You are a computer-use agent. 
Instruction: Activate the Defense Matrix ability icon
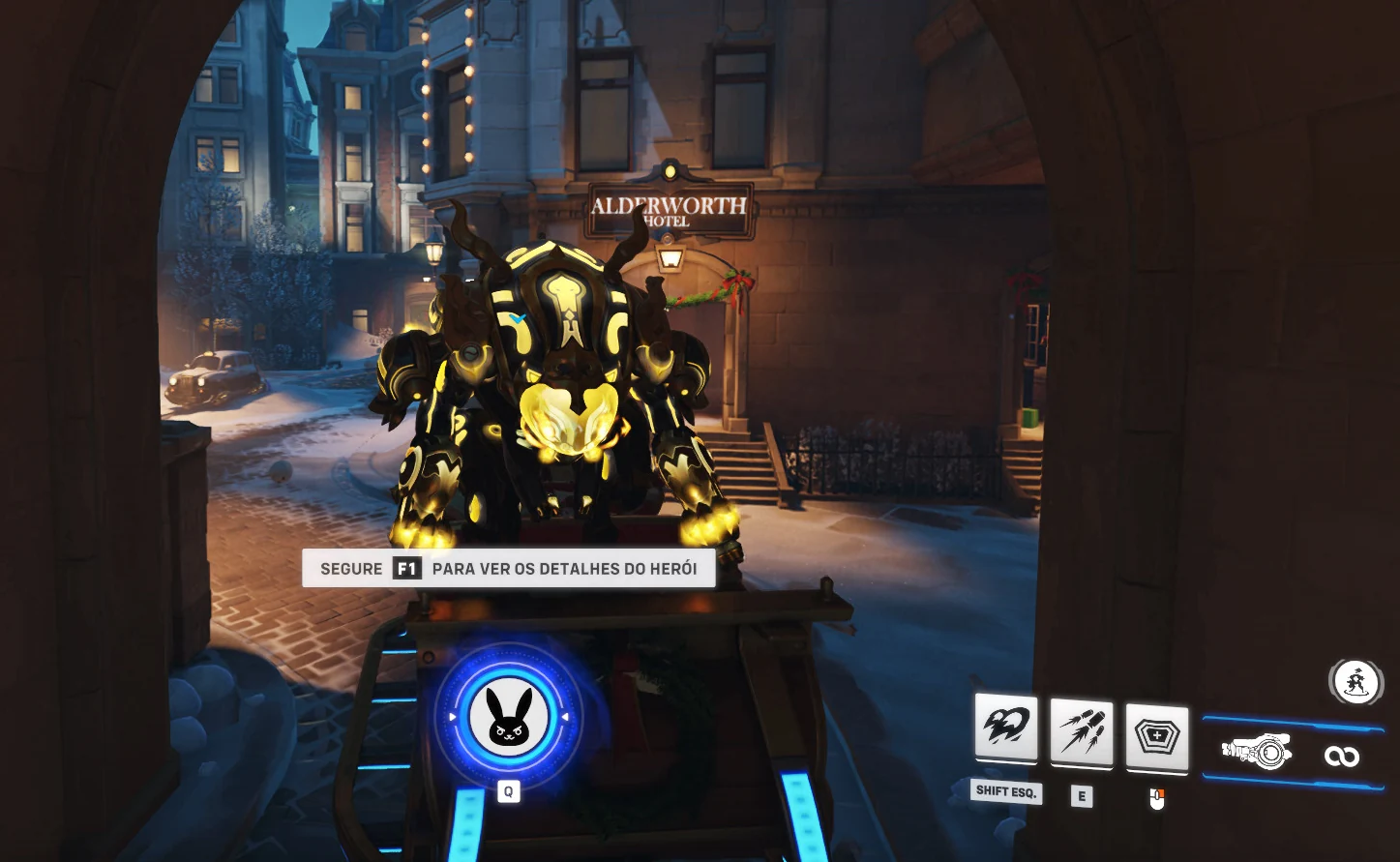tap(1157, 736)
